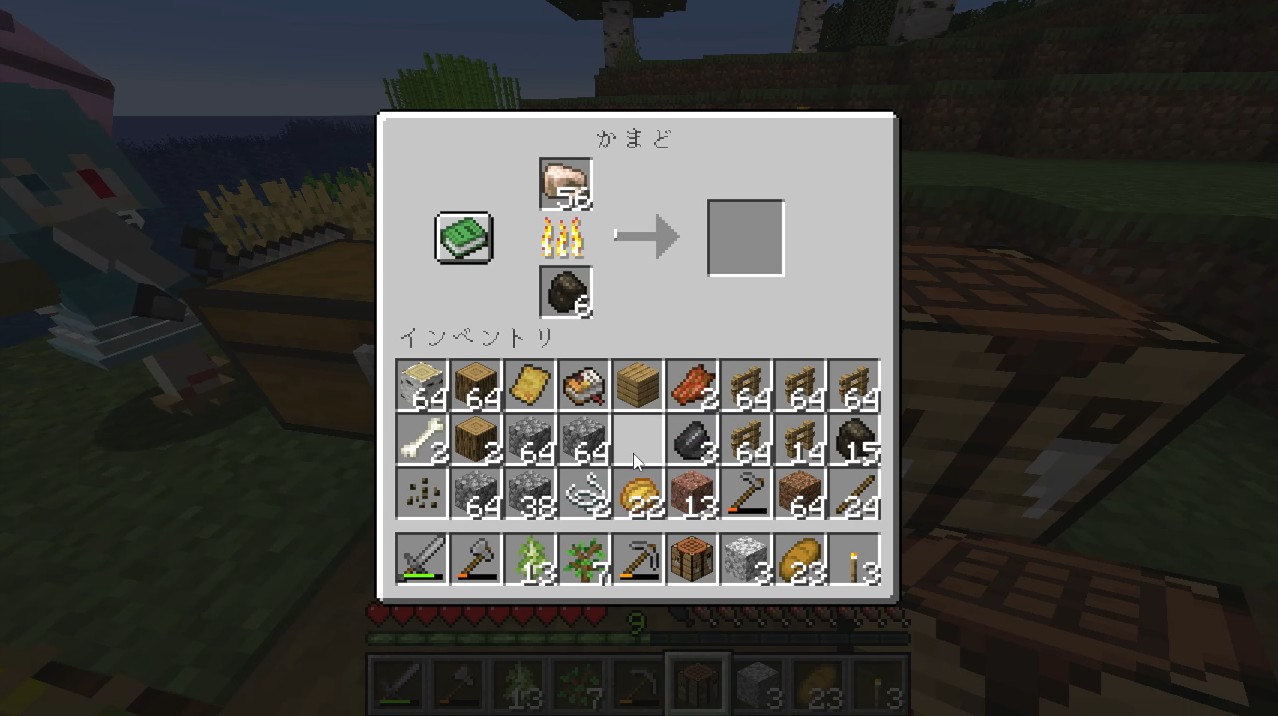This screenshot has width=1278, height=716.
Task: Open the green recipe book
Action: (x=464, y=238)
